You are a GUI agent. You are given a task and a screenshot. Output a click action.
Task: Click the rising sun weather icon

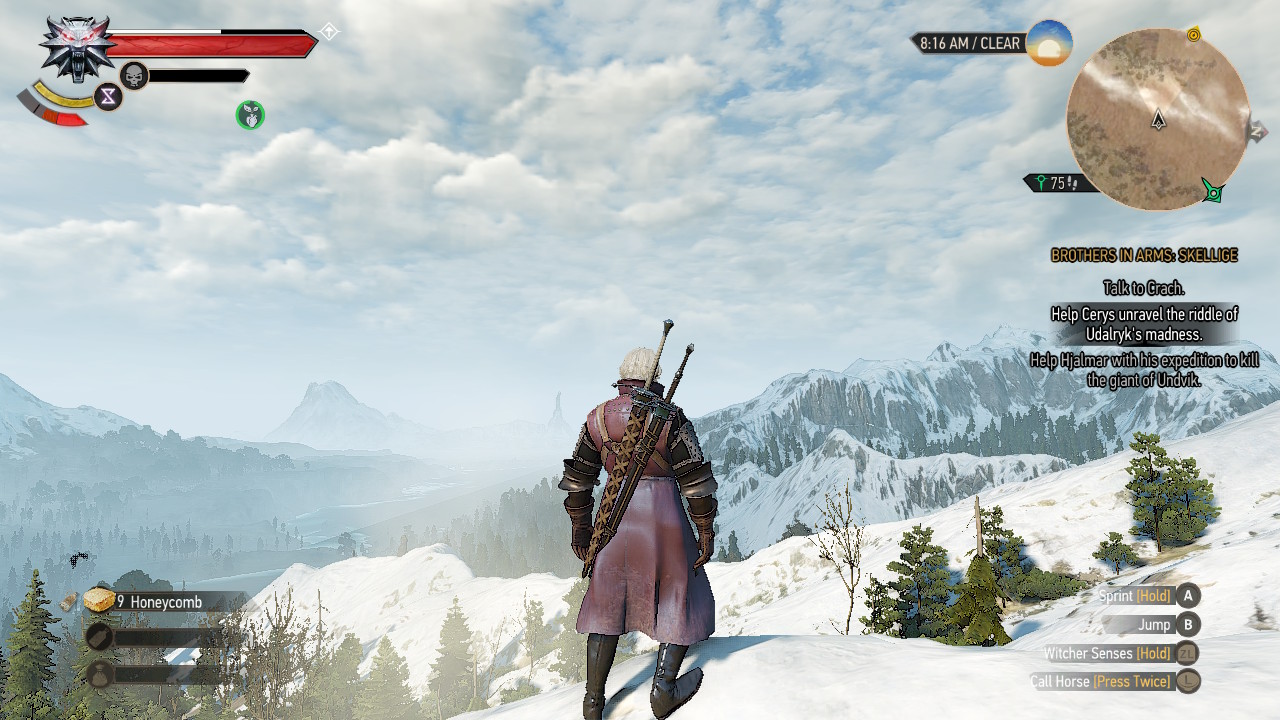point(1049,43)
